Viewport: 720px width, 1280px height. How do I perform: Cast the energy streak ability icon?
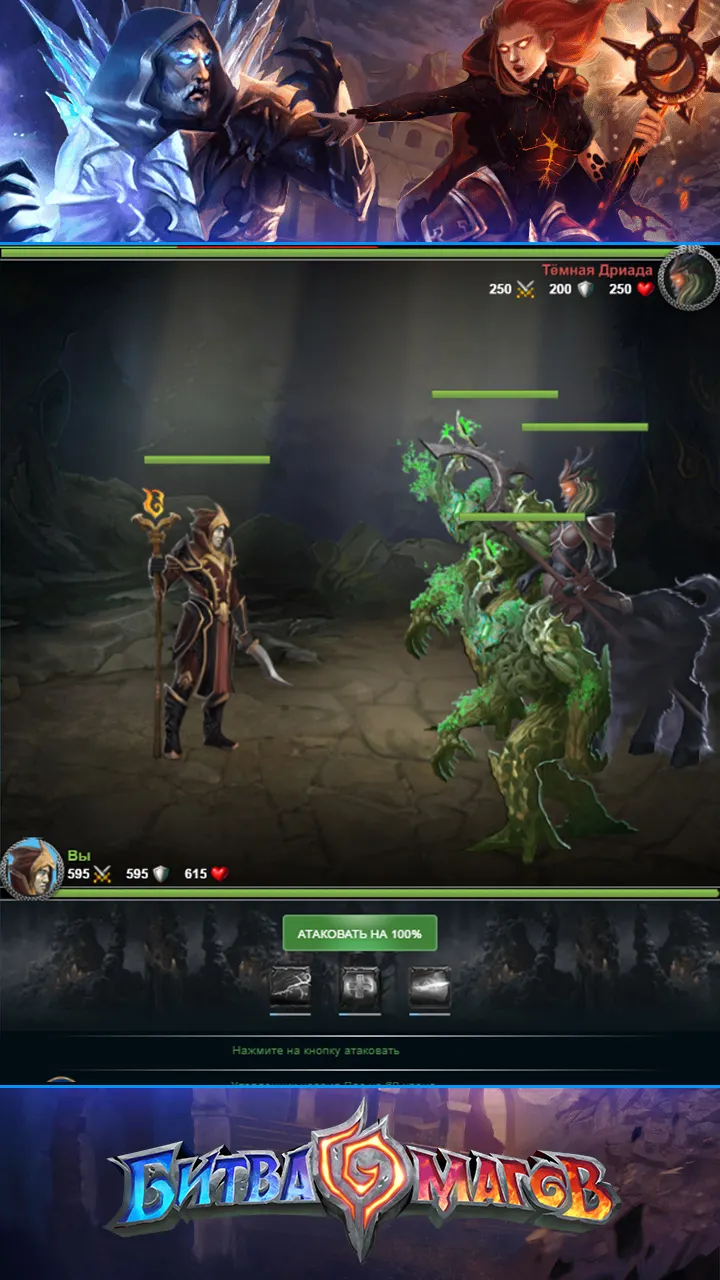coord(430,987)
